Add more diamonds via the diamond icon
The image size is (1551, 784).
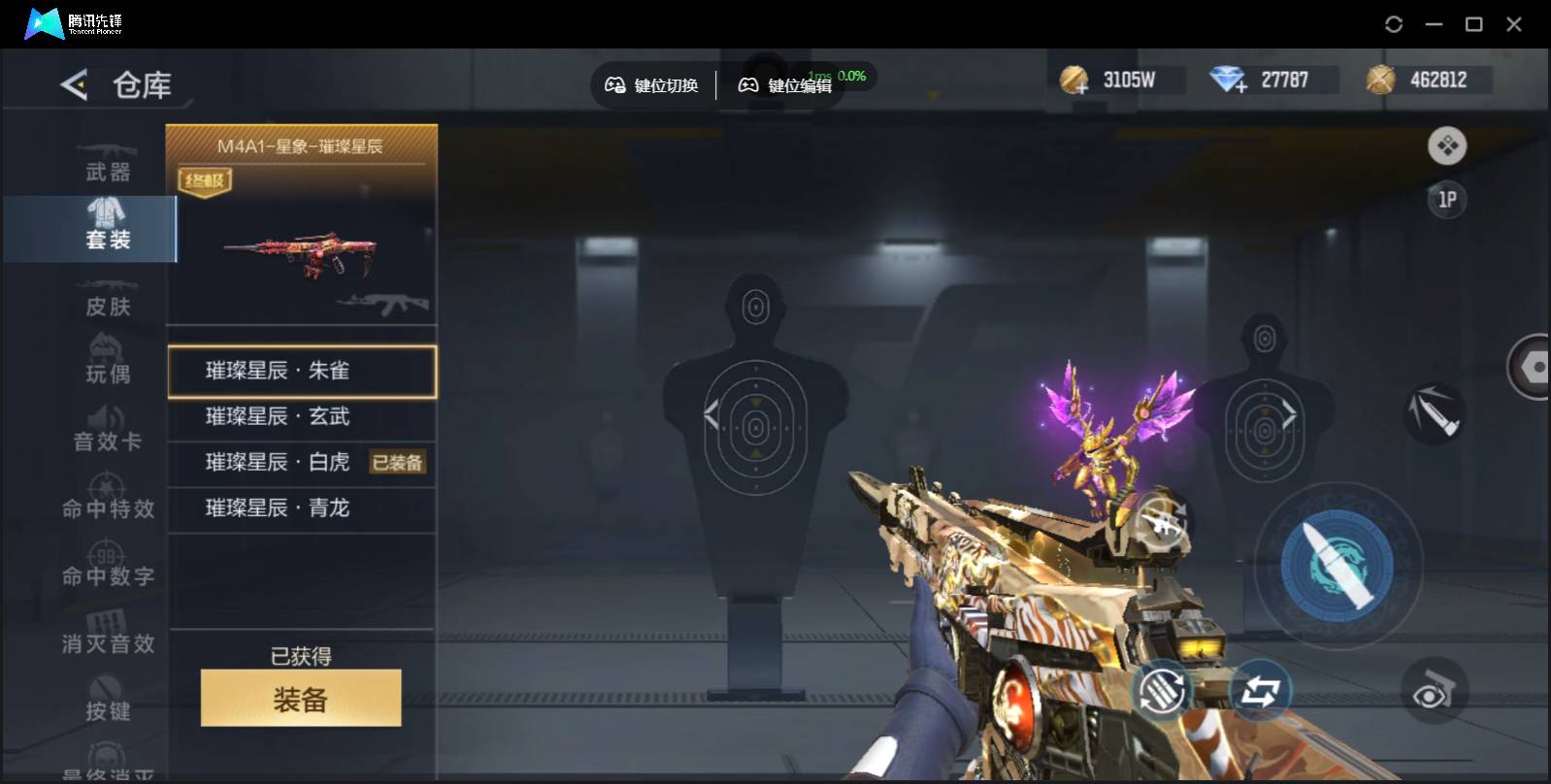click(1228, 81)
